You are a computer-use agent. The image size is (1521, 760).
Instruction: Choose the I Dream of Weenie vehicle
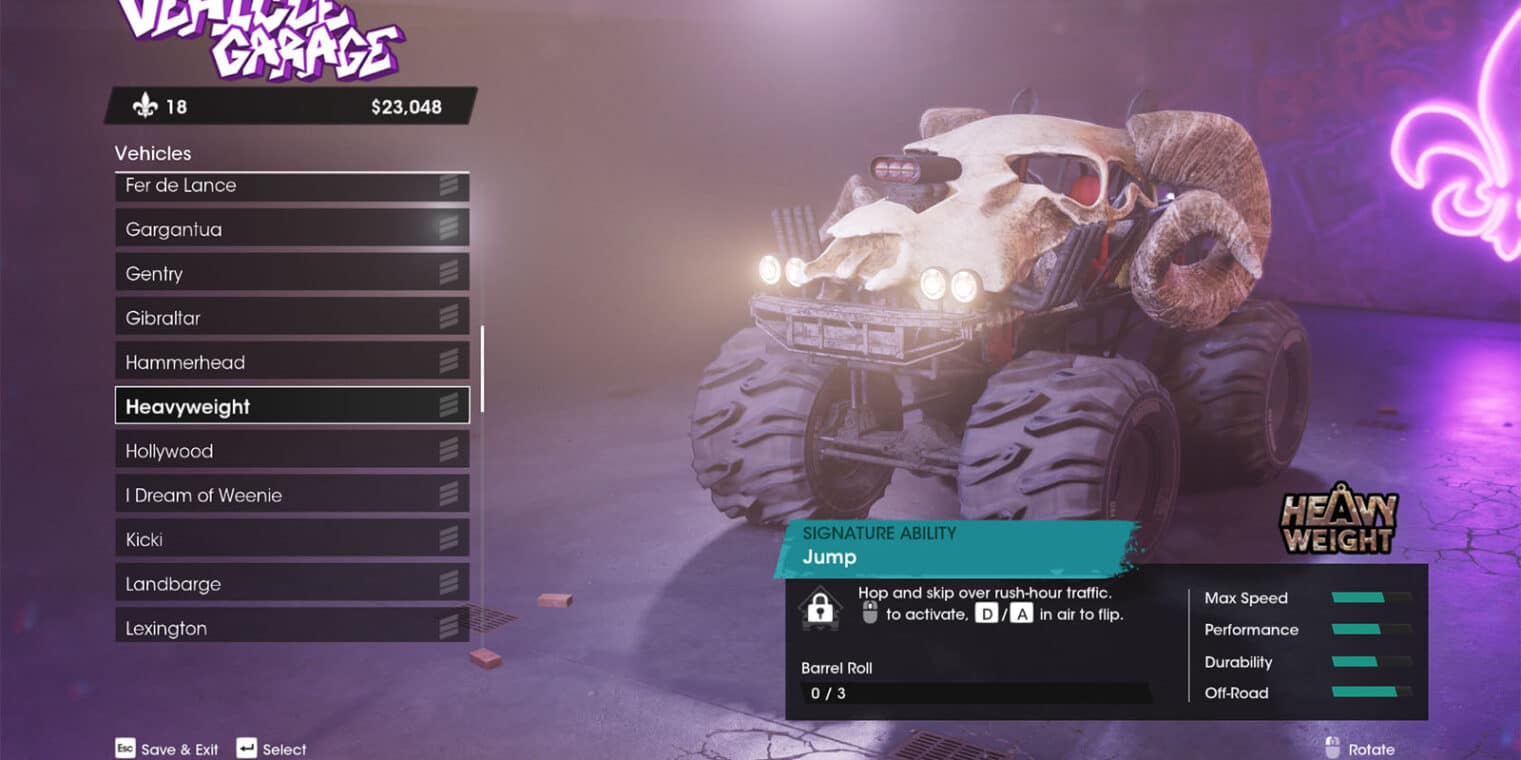(x=291, y=495)
